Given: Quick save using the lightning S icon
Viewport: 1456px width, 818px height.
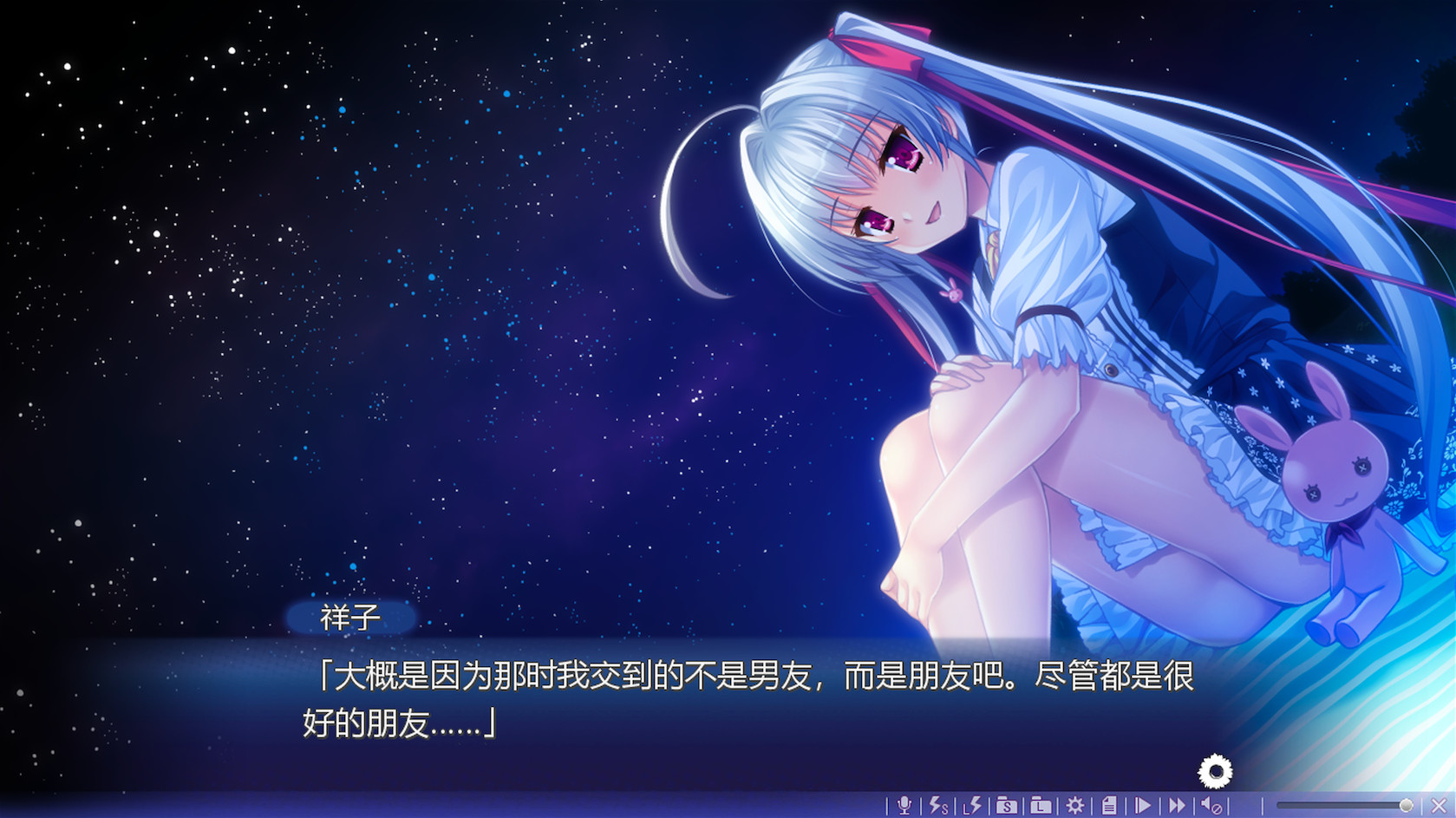Looking at the screenshot, I should click(938, 806).
